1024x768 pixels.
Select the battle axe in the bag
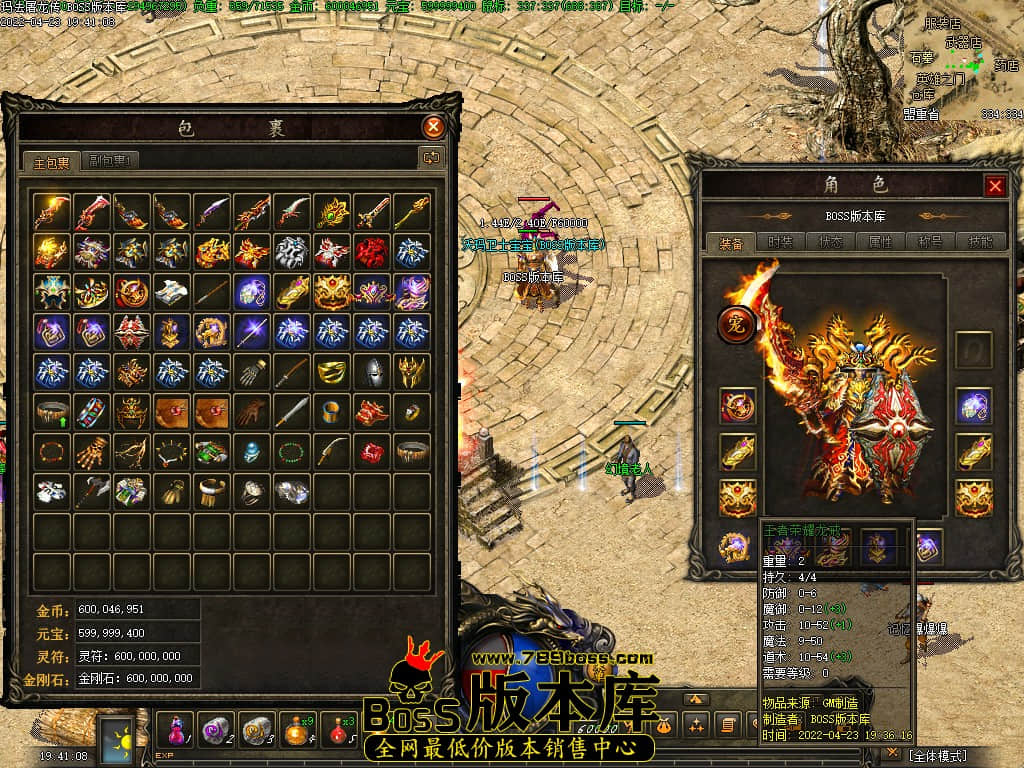coord(91,491)
